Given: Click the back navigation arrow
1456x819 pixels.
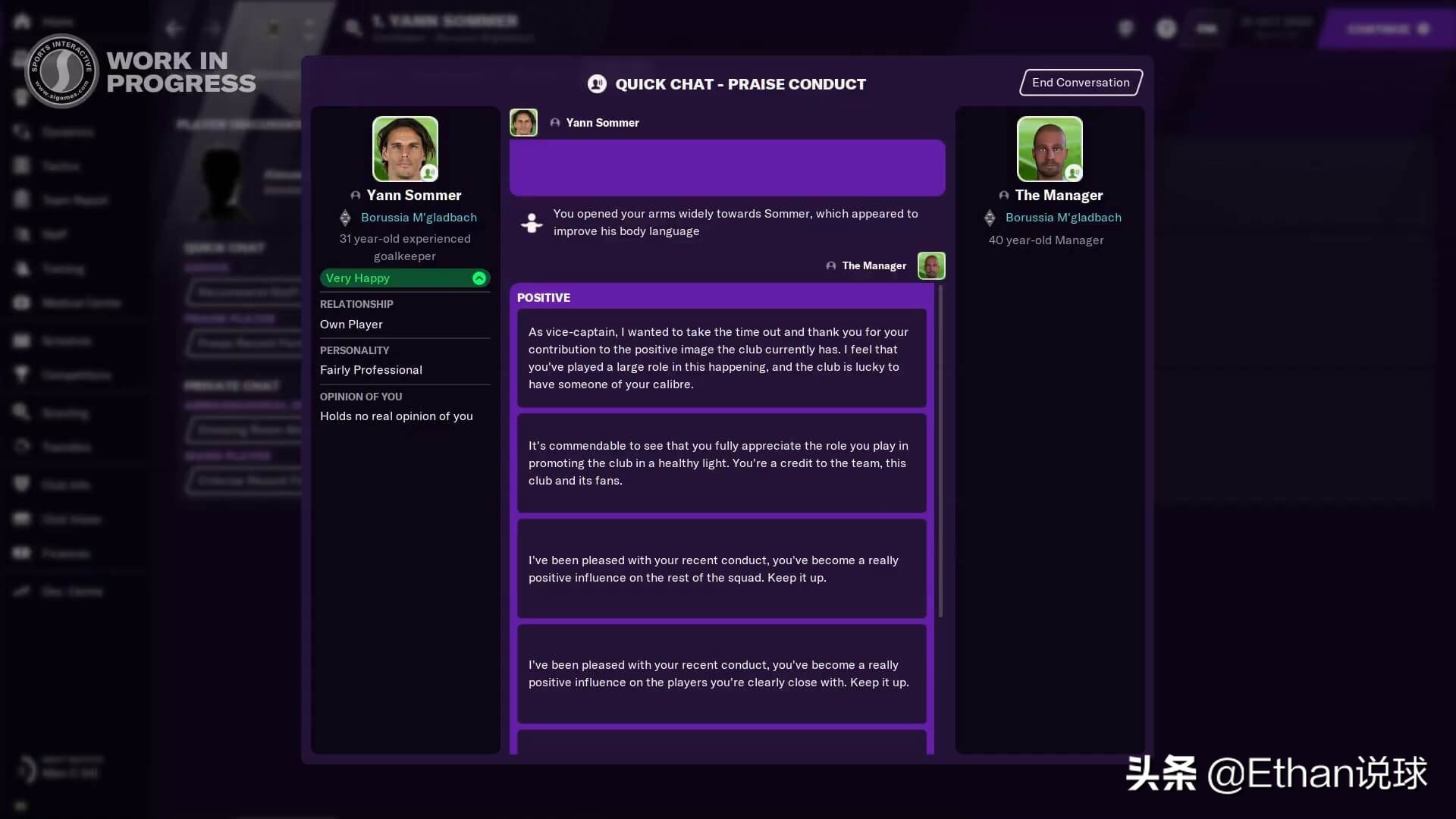Looking at the screenshot, I should [174, 28].
